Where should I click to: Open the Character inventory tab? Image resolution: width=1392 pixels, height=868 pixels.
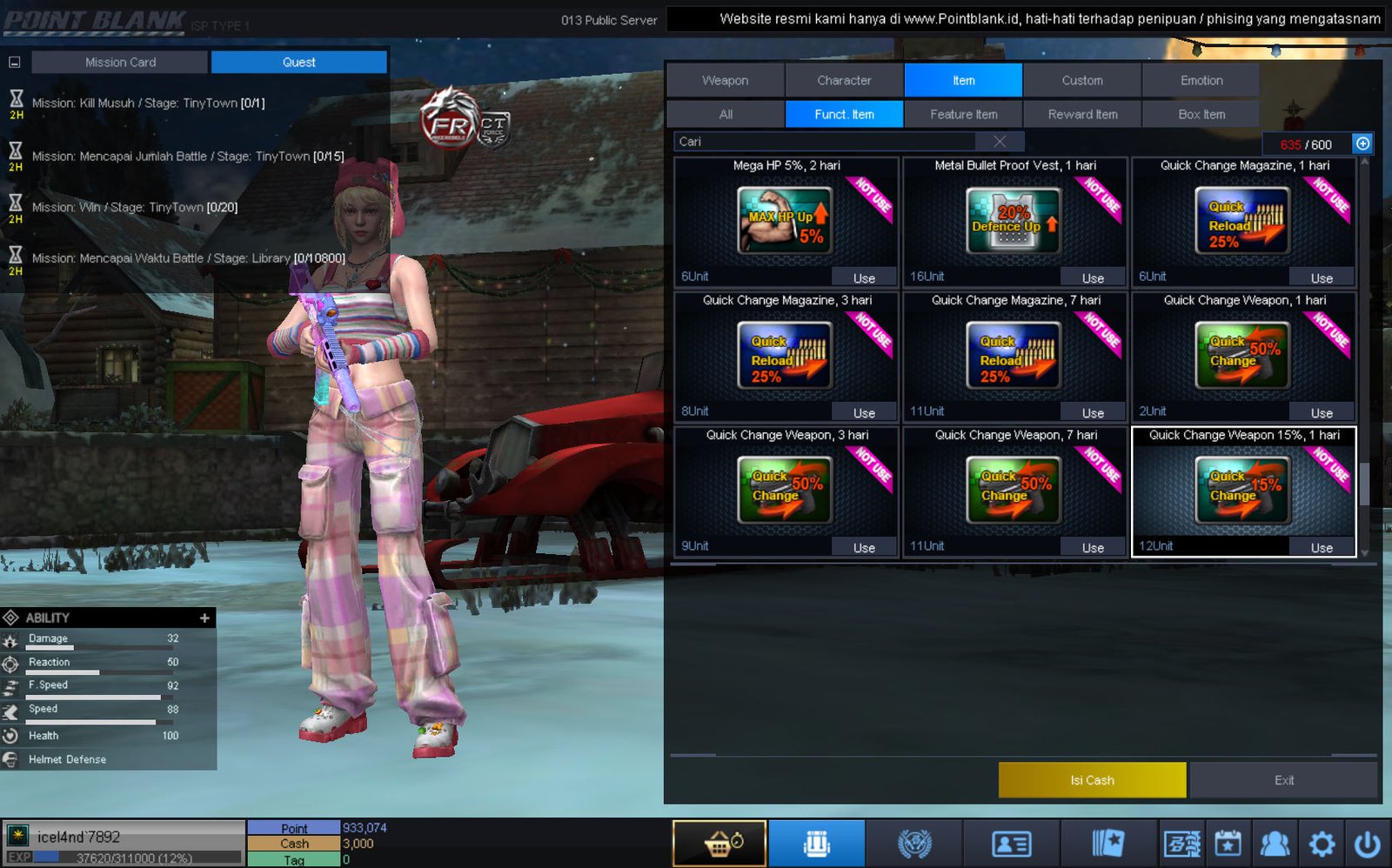(844, 80)
